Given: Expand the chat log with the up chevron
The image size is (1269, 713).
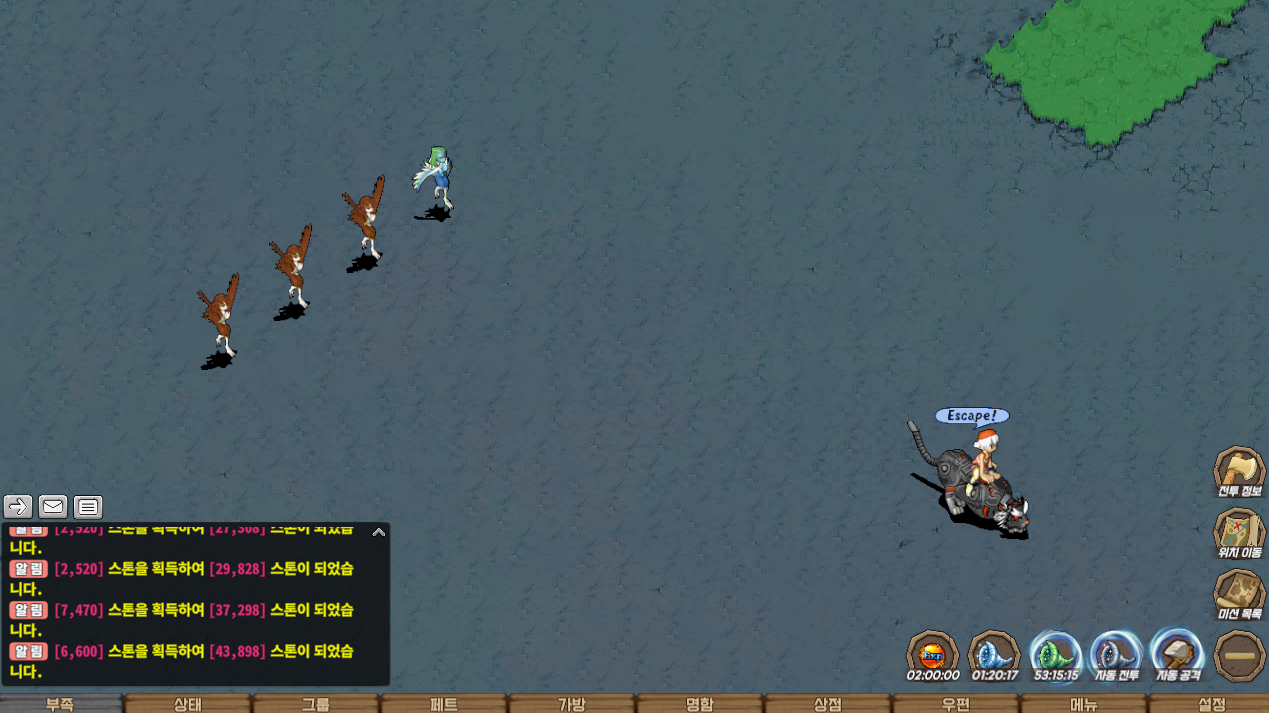Looking at the screenshot, I should click(379, 532).
